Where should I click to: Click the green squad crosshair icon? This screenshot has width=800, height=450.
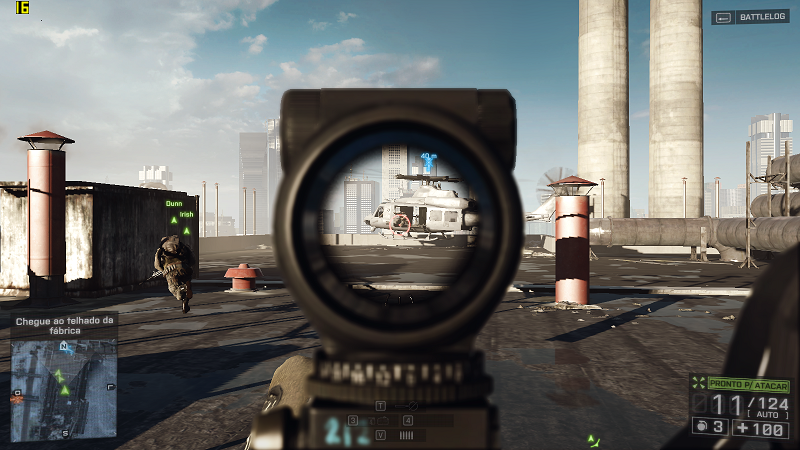point(698,385)
